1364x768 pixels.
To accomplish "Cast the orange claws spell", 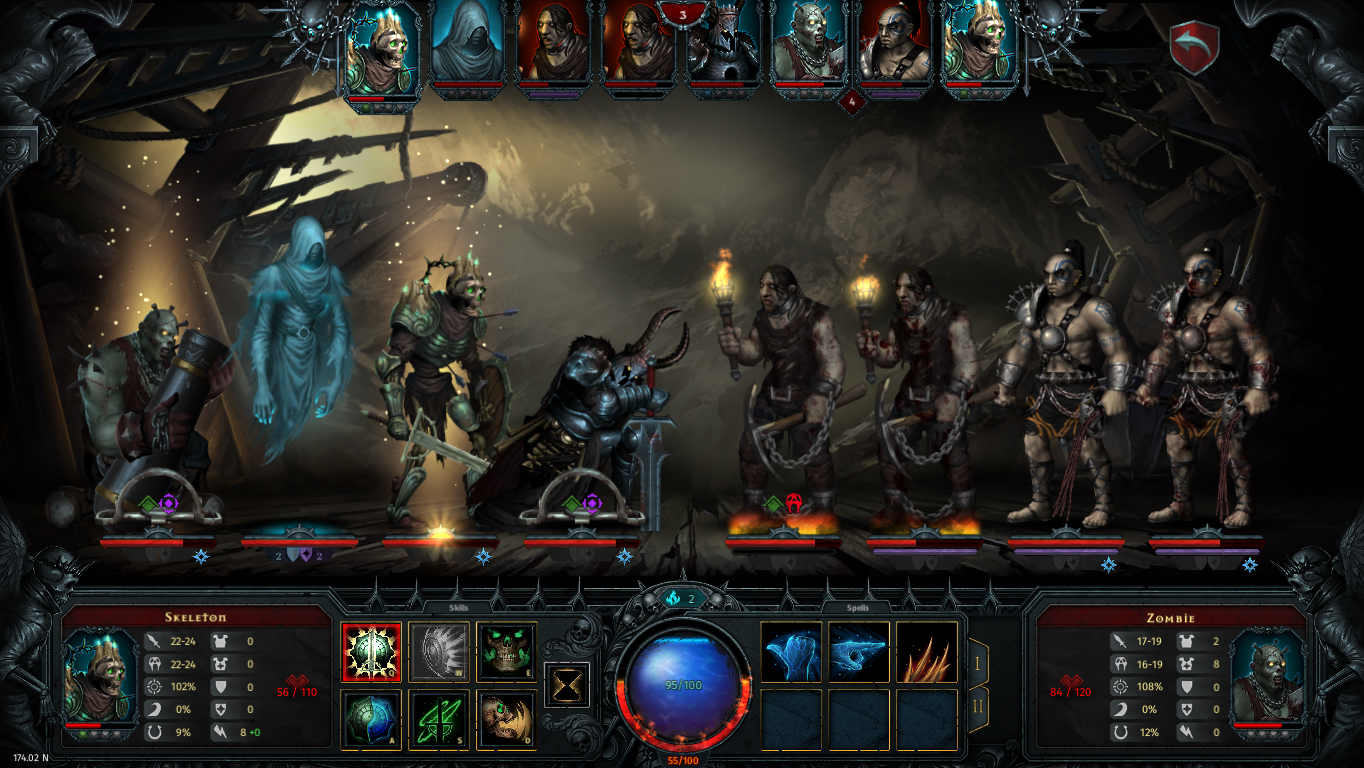I will (926, 652).
